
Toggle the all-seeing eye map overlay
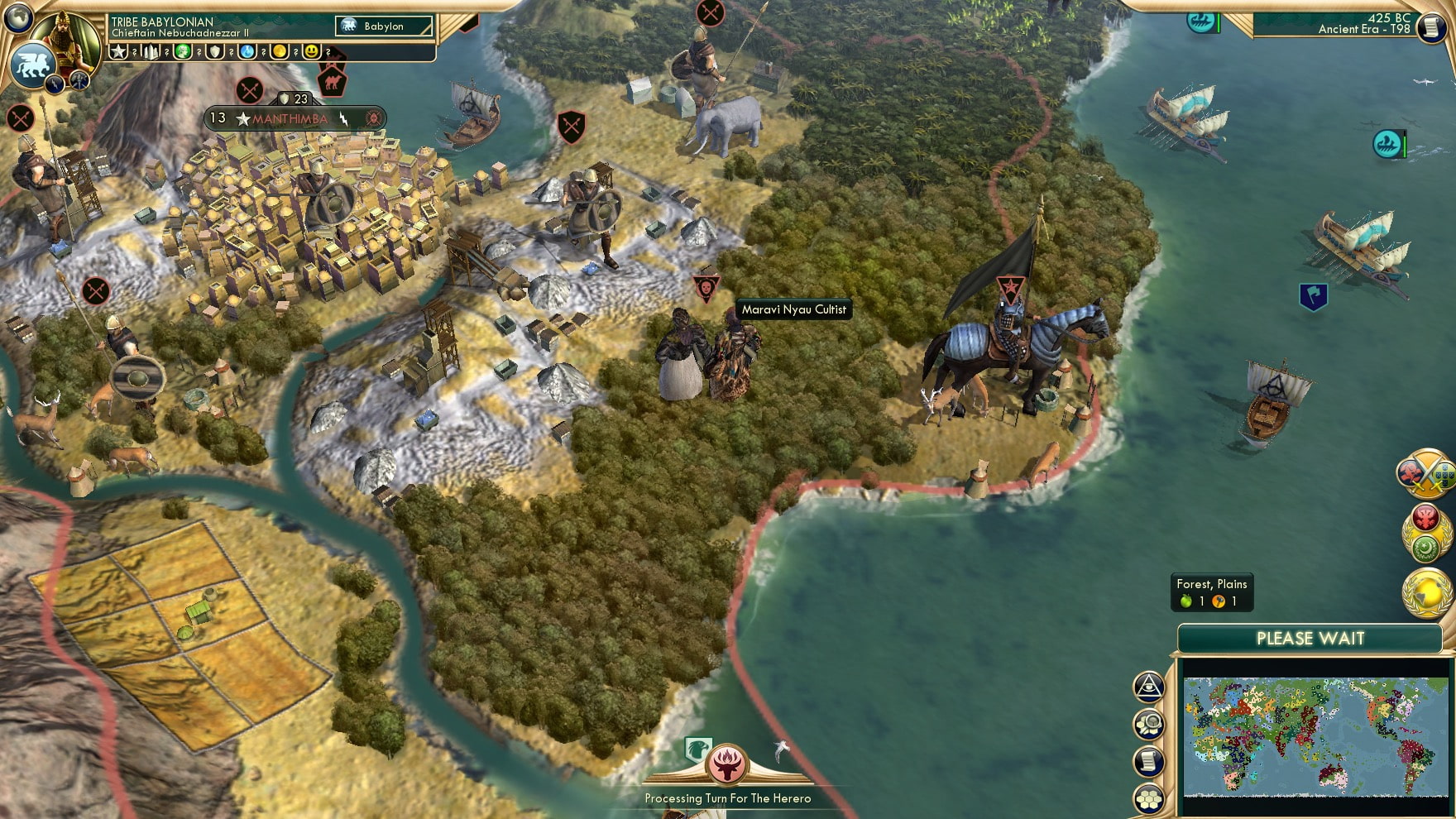point(1148,686)
